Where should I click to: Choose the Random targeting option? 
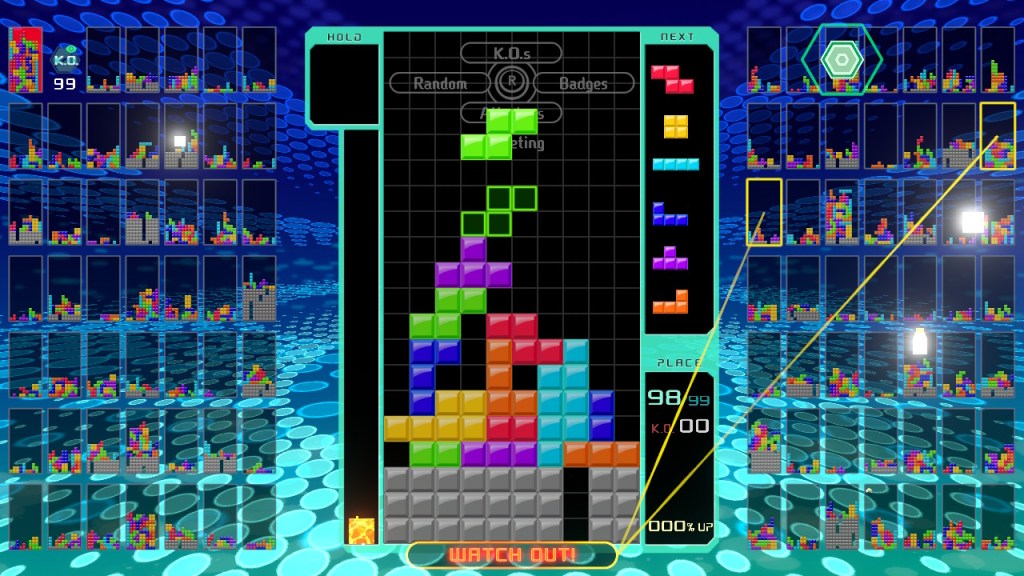pos(439,84)
